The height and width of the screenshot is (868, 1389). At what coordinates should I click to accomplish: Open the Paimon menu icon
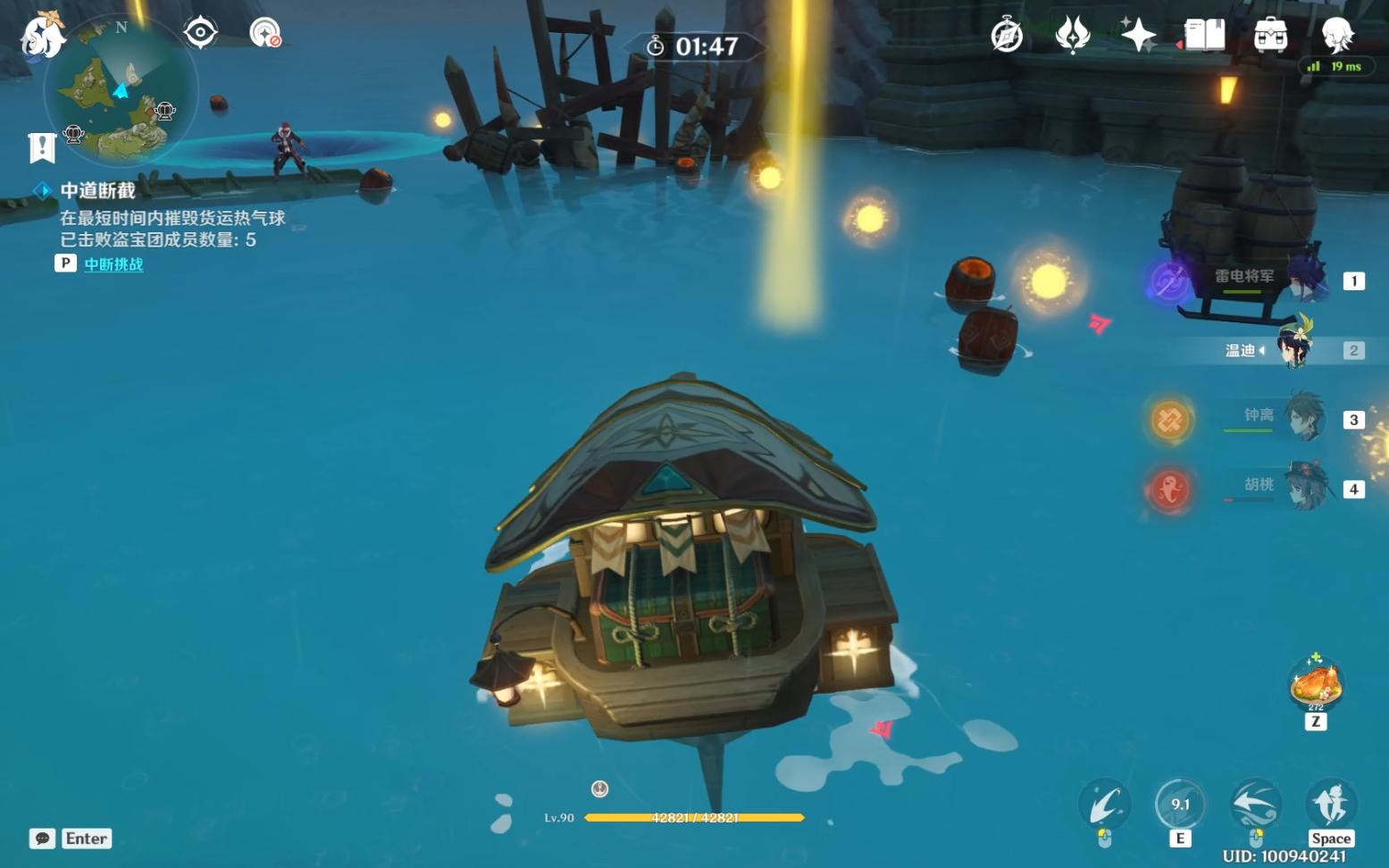coord(42,35)
